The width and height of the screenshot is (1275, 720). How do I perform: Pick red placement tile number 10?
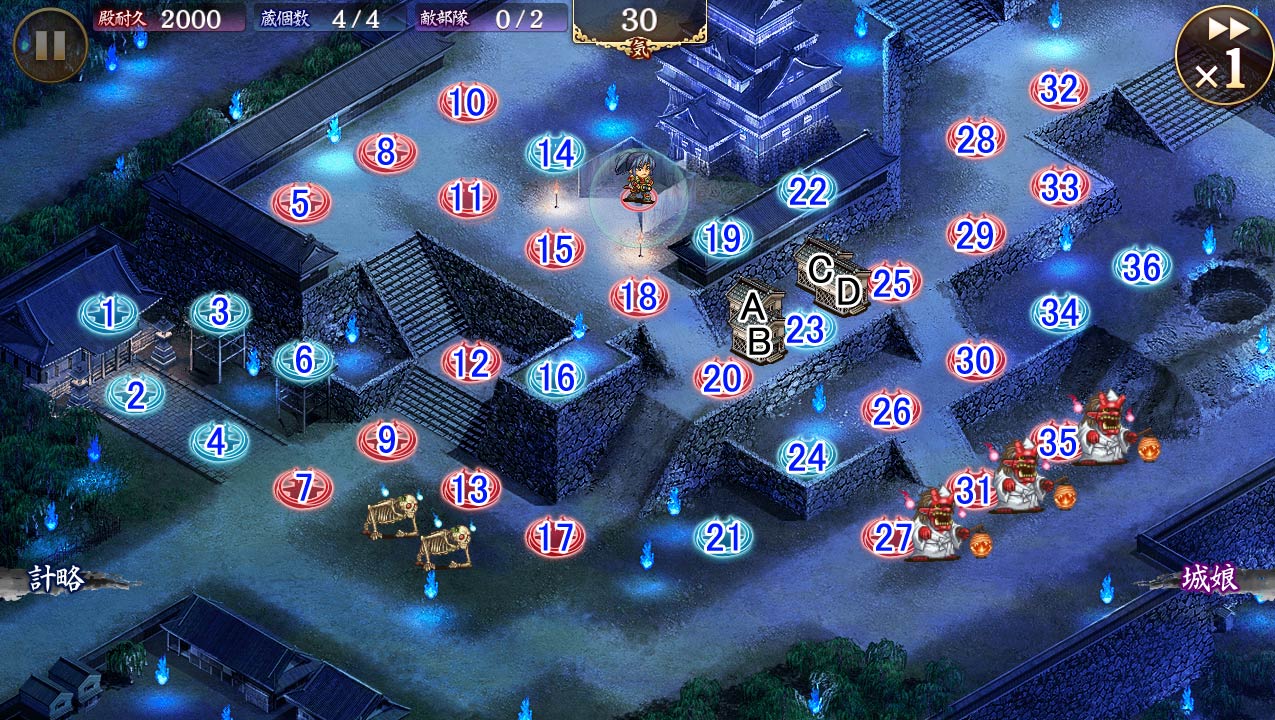[468, 102]
